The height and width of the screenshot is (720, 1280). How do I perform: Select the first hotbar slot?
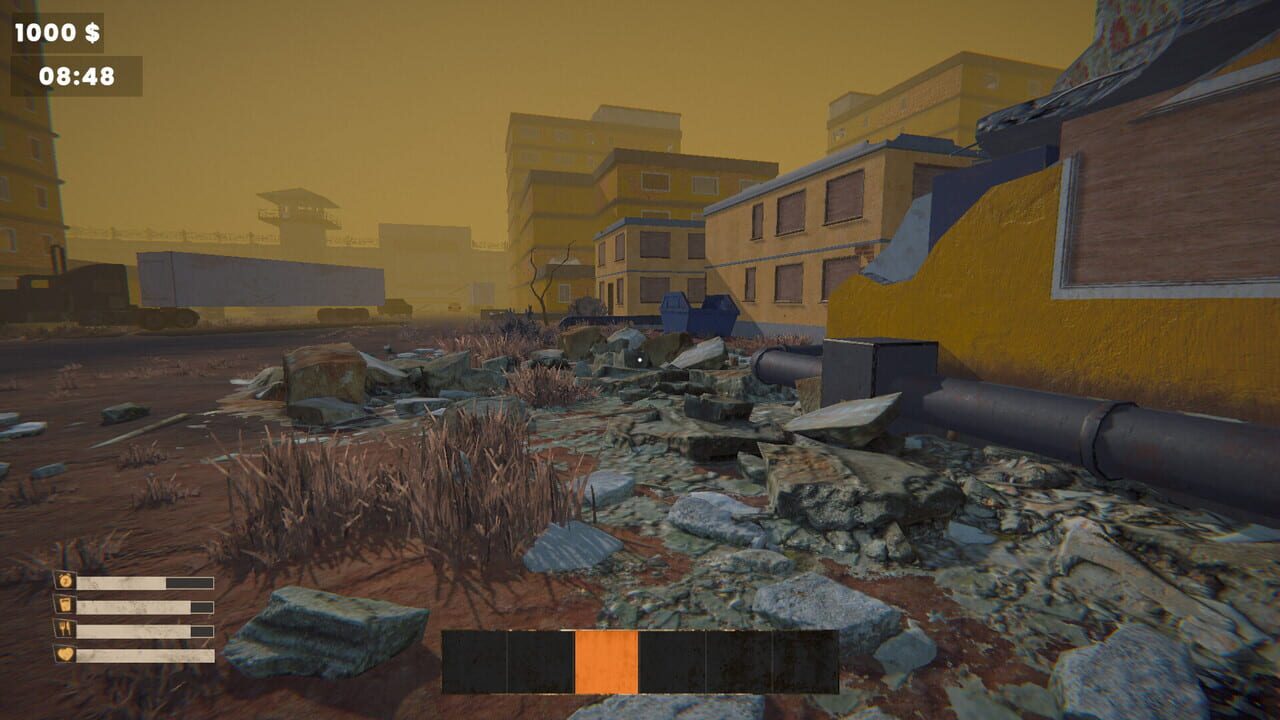coord(475,663)
